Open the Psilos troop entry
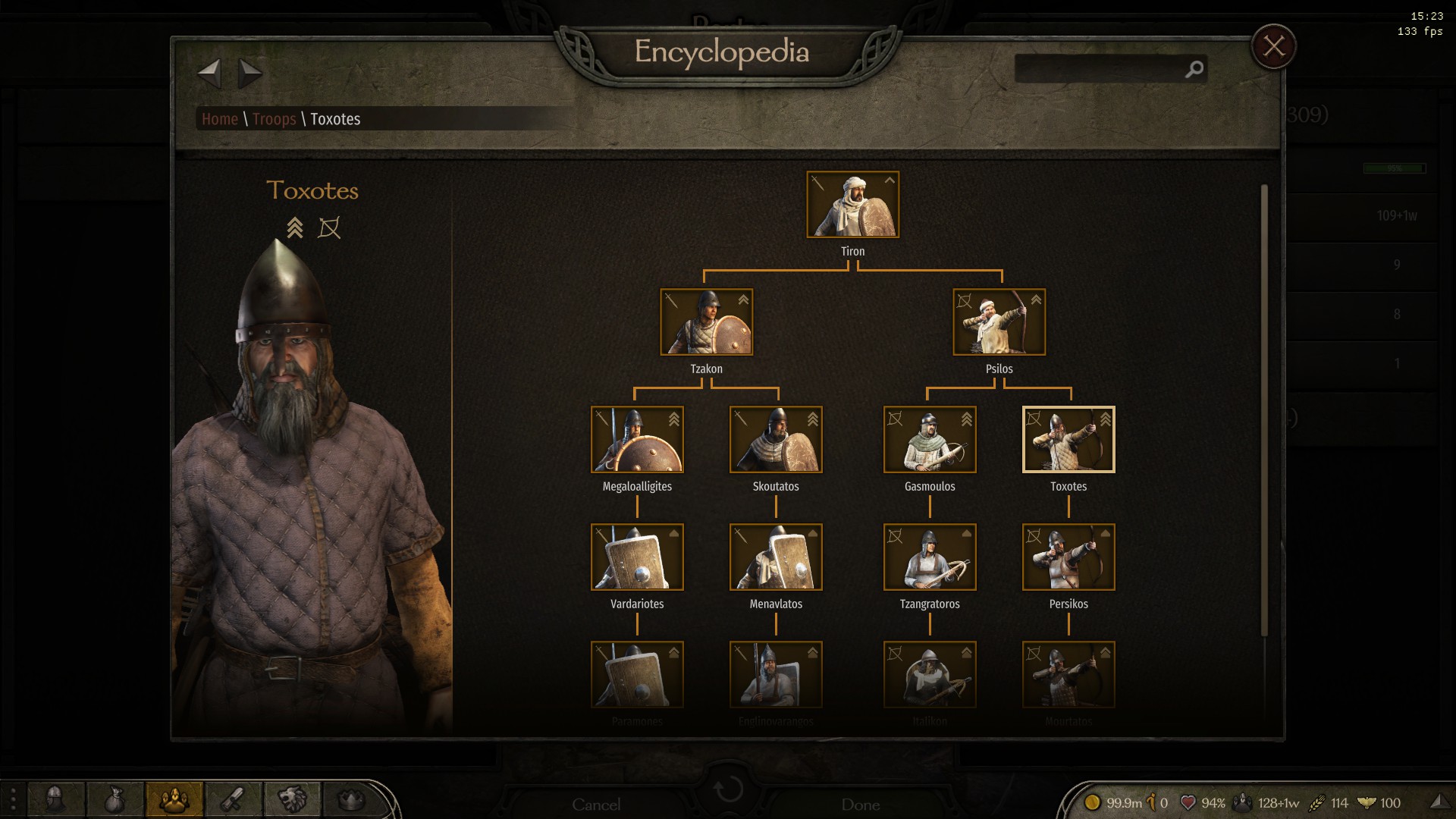 tap(999, 322)
